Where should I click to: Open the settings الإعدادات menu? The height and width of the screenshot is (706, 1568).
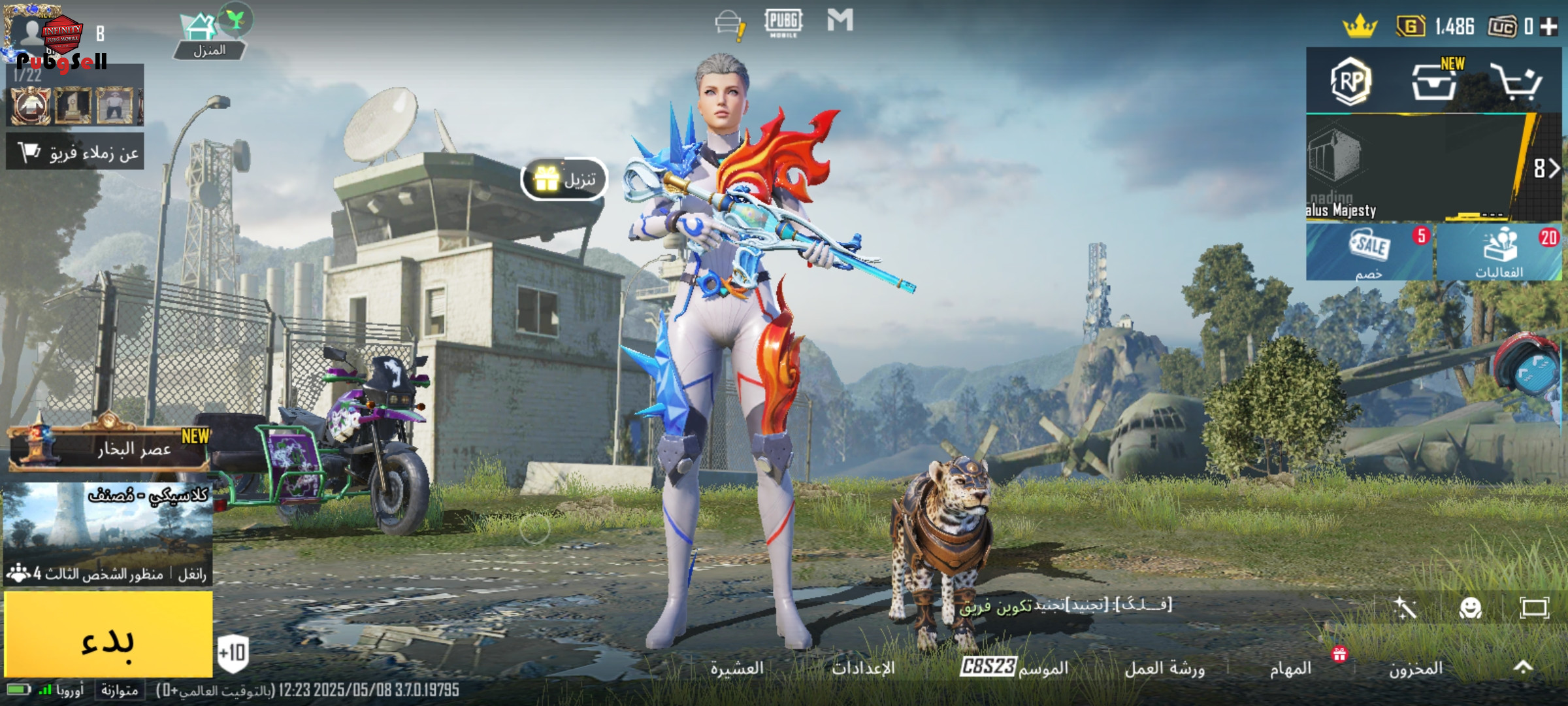863,668
